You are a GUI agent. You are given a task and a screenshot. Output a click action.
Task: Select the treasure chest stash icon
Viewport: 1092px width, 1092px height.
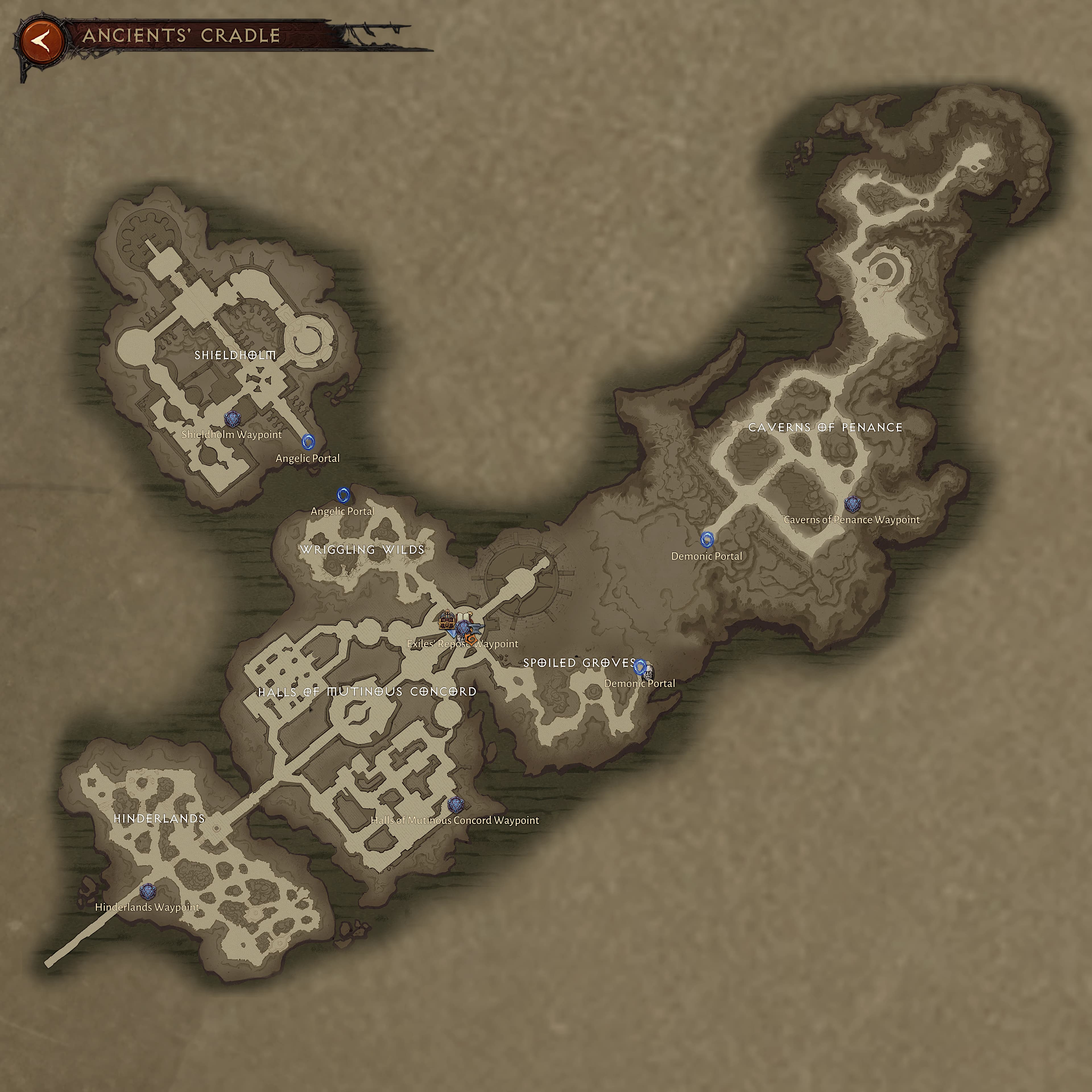(447, 624)
